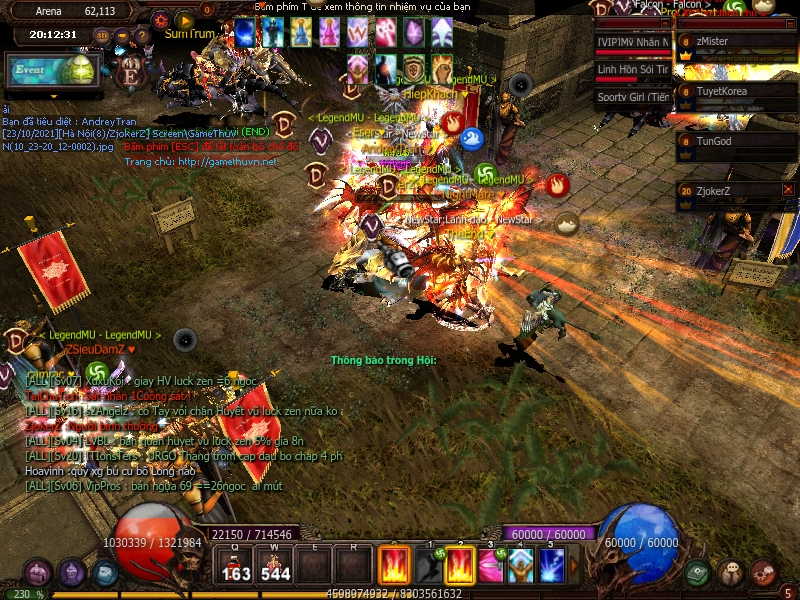The width and height of the screenshot is (800, 600).
Task: Open the green book icon at bottom right
Action: point(697,573)
